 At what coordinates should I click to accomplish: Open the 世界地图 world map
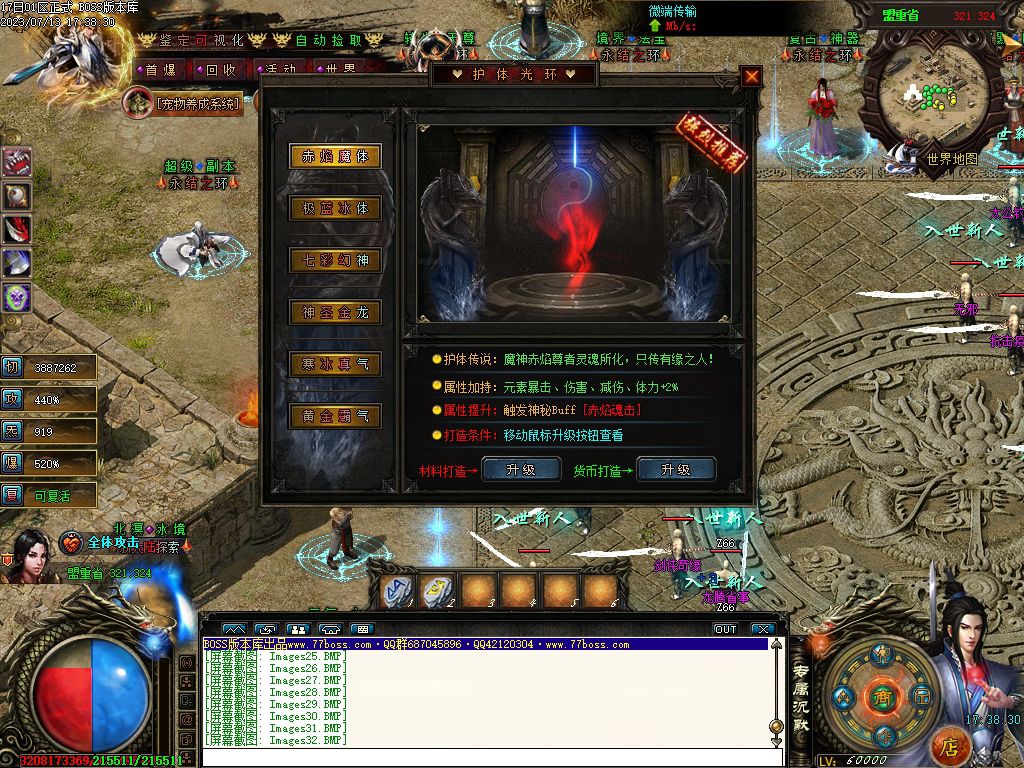tap(950, 158)
